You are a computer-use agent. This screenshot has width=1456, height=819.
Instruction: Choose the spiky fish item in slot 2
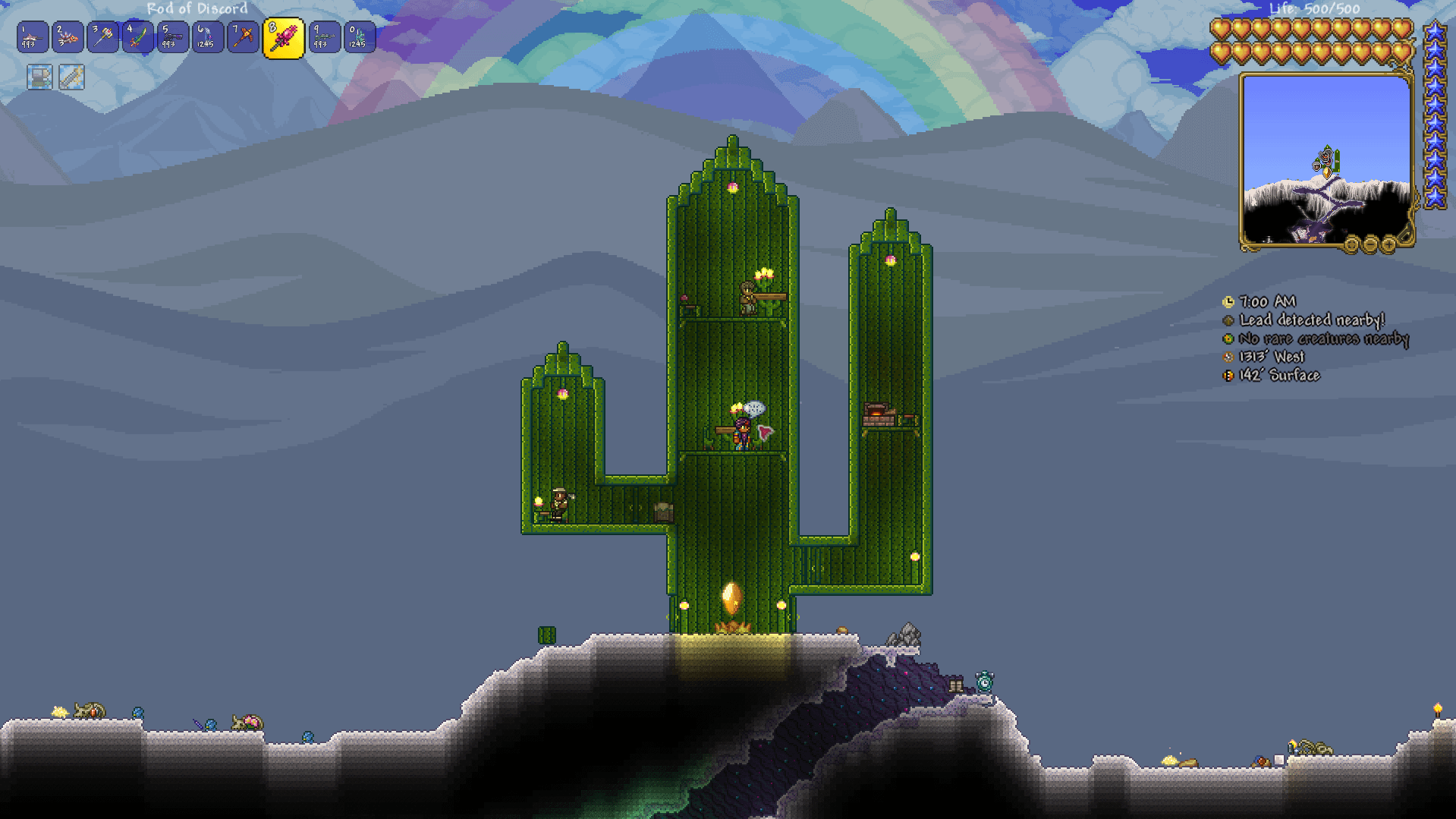[68, 37]
